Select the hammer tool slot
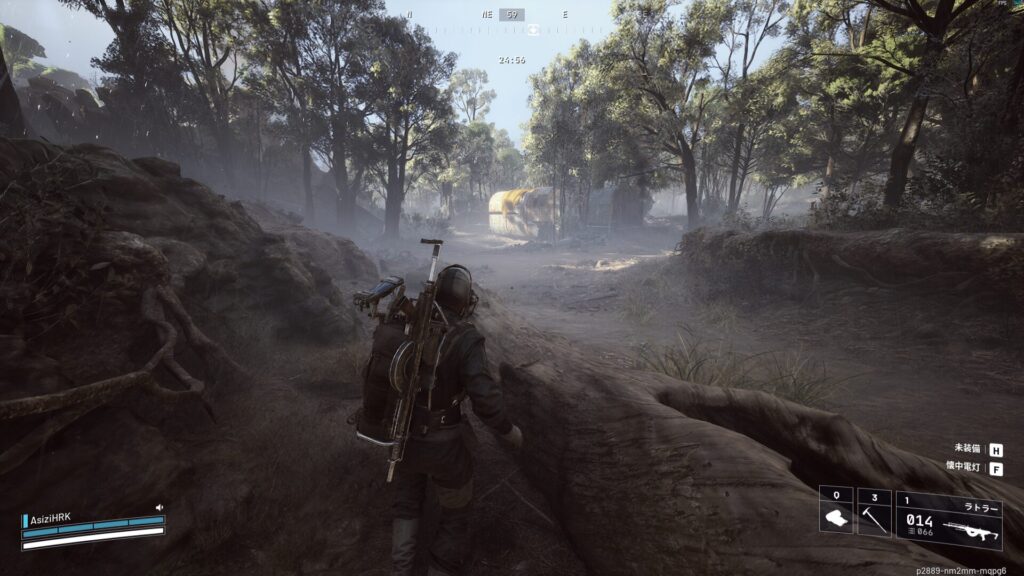The image size is (1024, 576). tap(874, 512)
